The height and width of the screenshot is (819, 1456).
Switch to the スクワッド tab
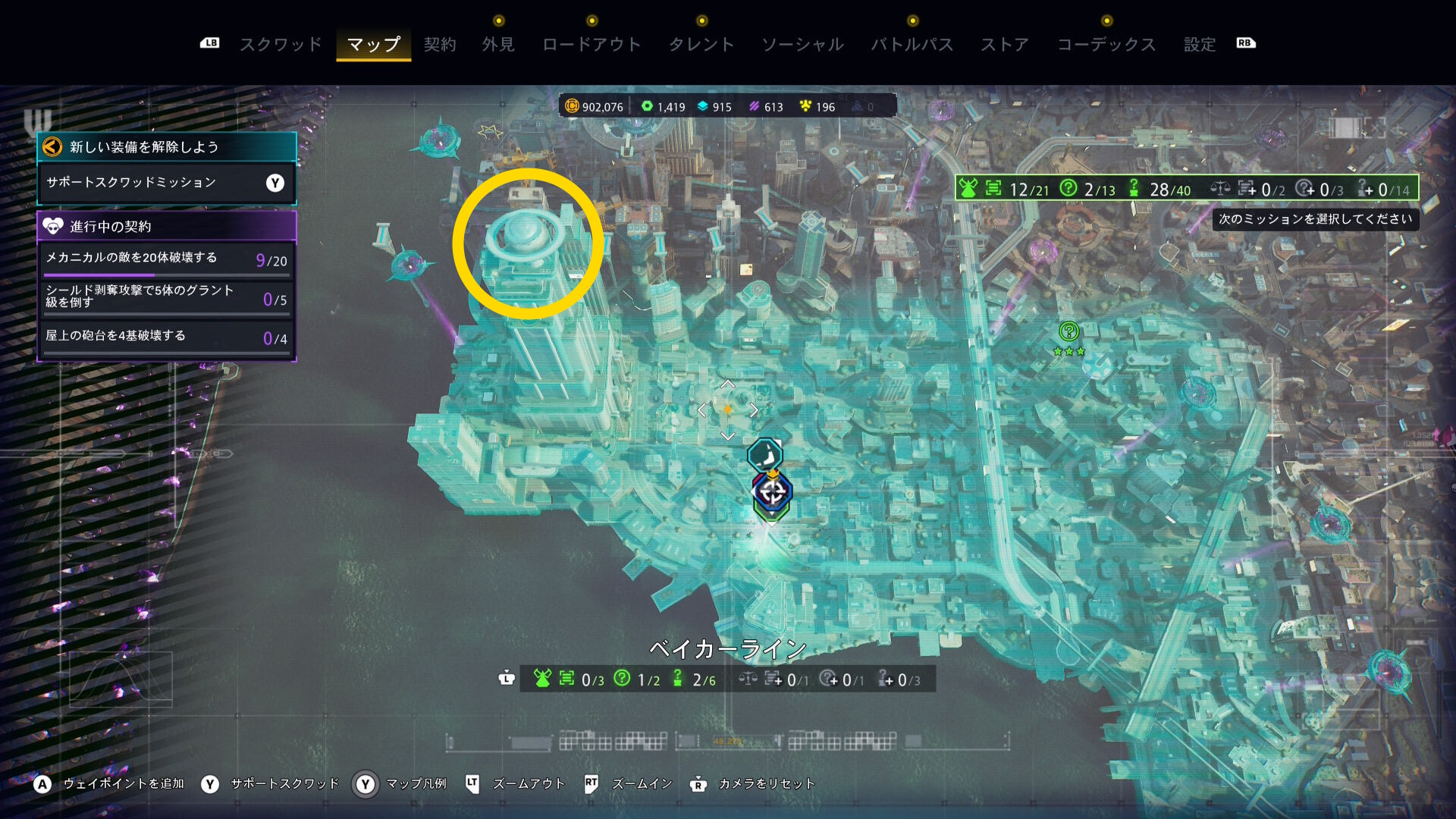pyautogui.click(x=281, y=45)
